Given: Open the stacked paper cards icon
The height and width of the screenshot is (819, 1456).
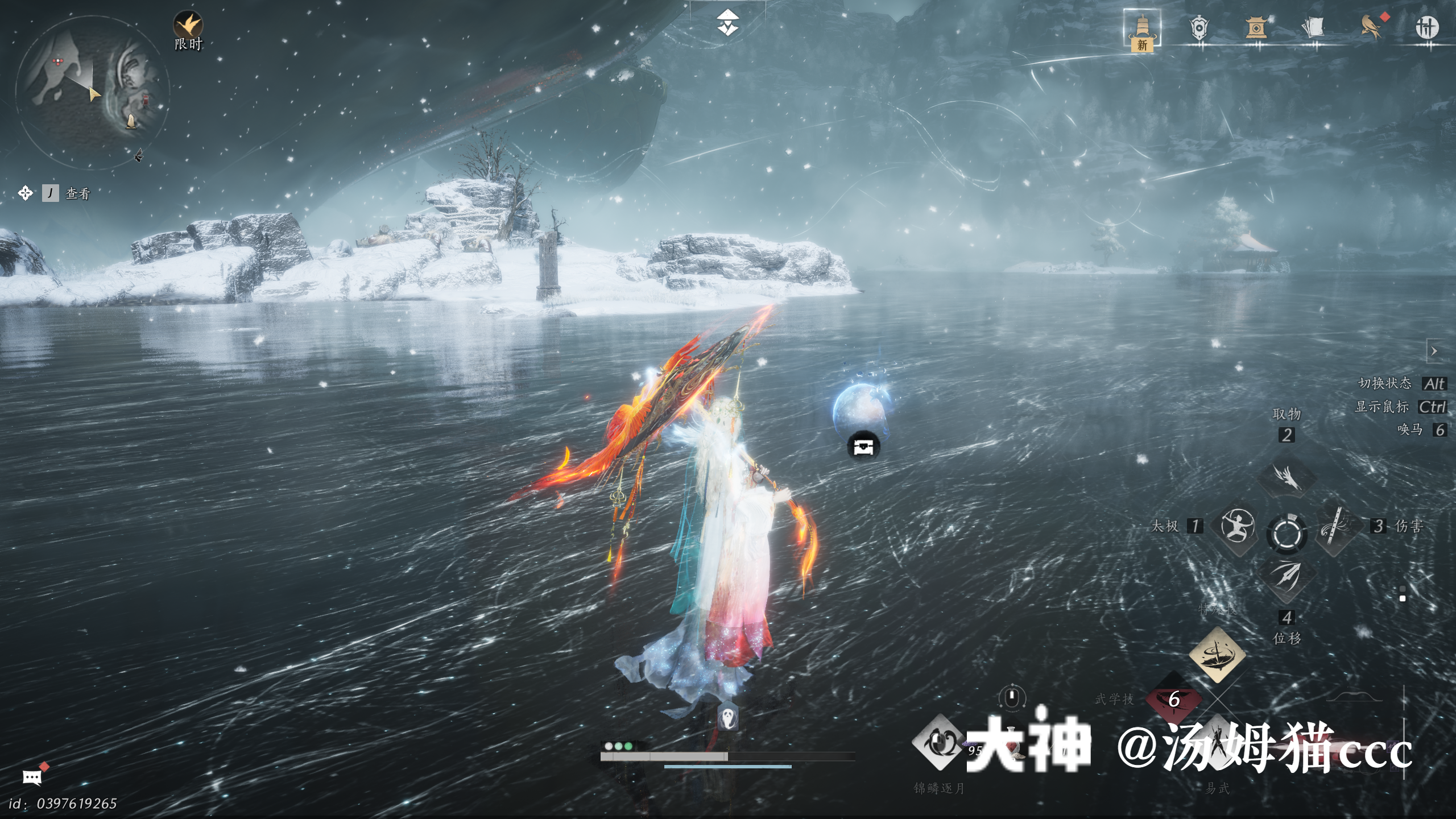Looking at the screenshot, I should pyautogui.click(x=1313, y=28).
